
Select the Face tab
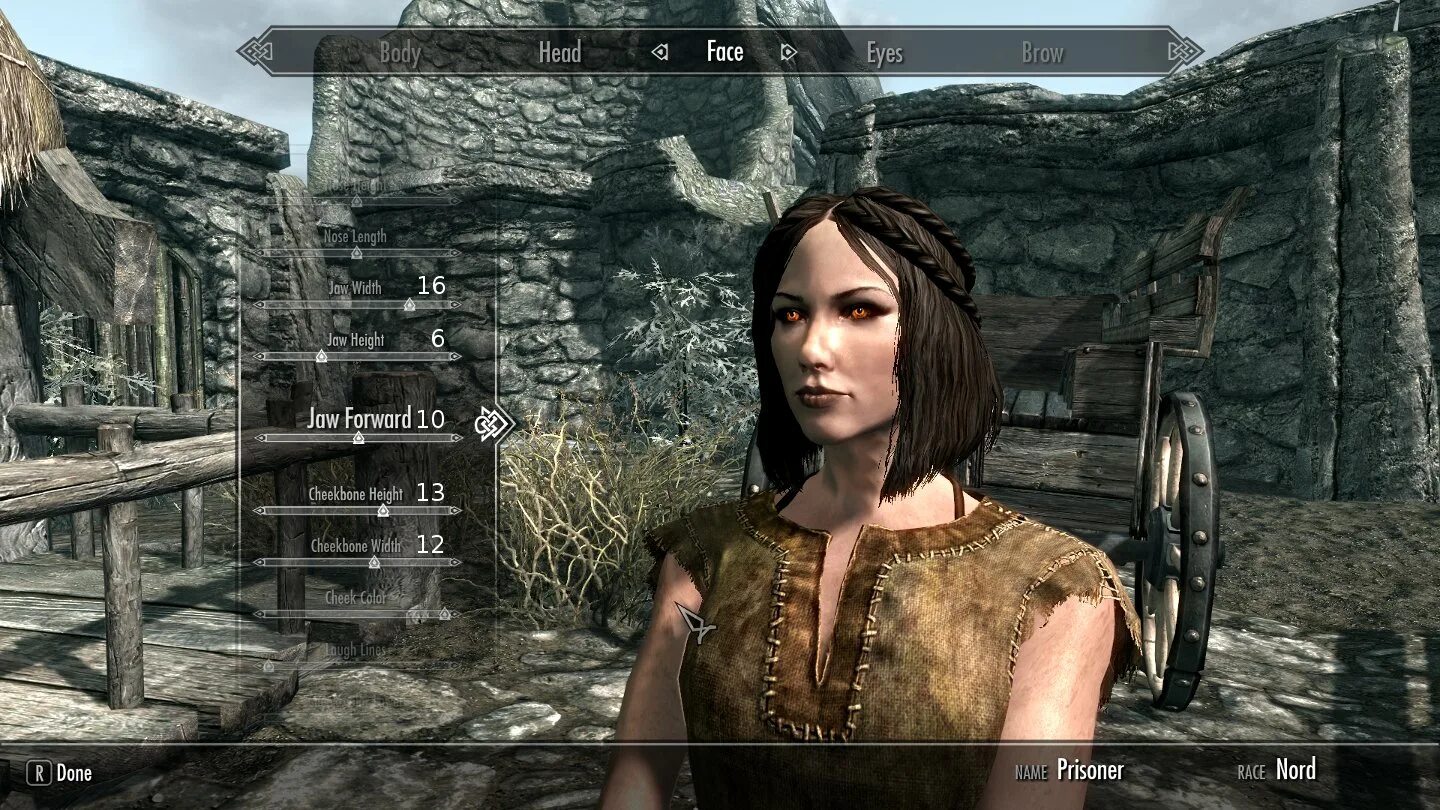(x=724, y=52)
